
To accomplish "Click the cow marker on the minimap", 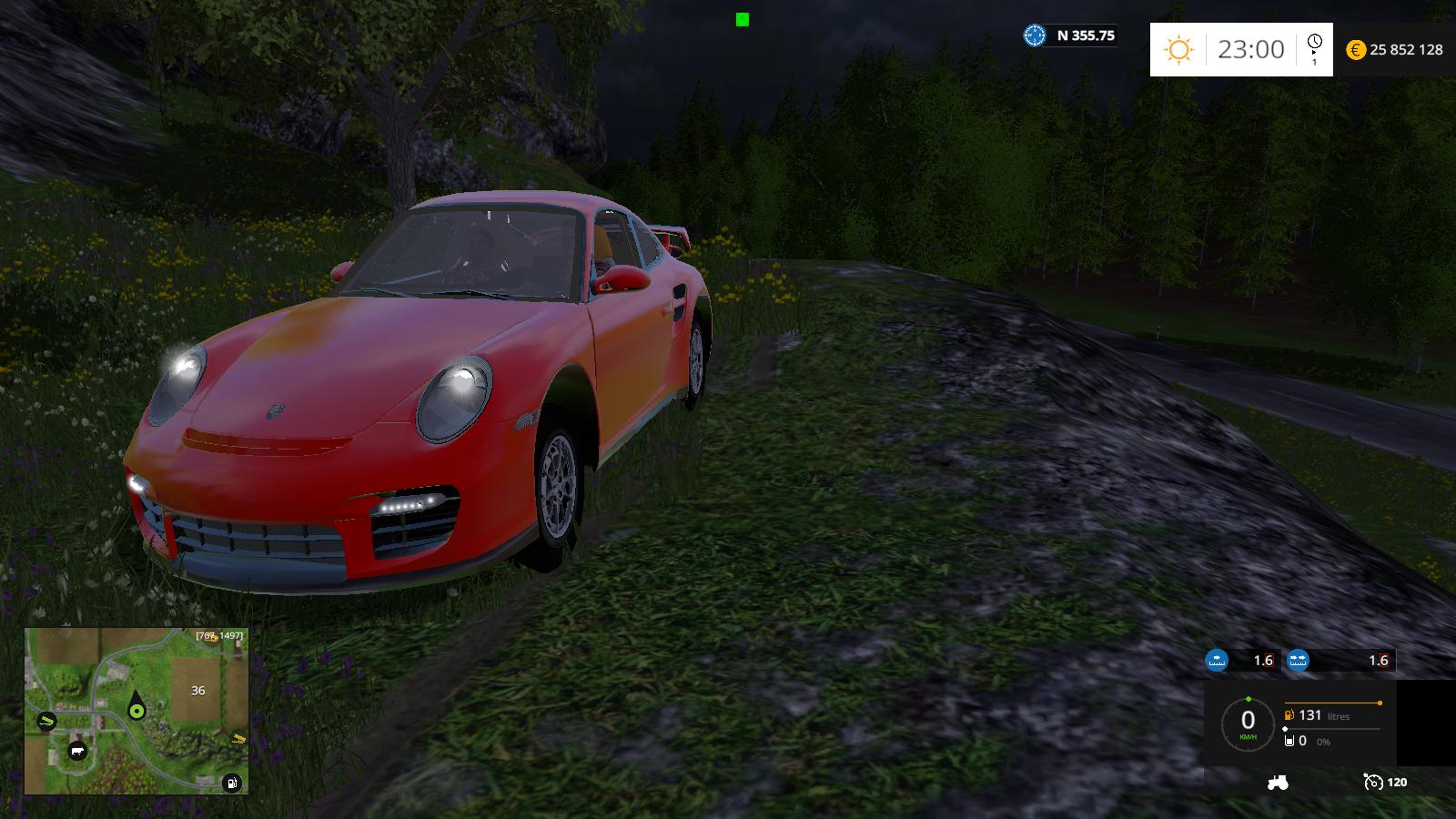I will tap(77, 752).
